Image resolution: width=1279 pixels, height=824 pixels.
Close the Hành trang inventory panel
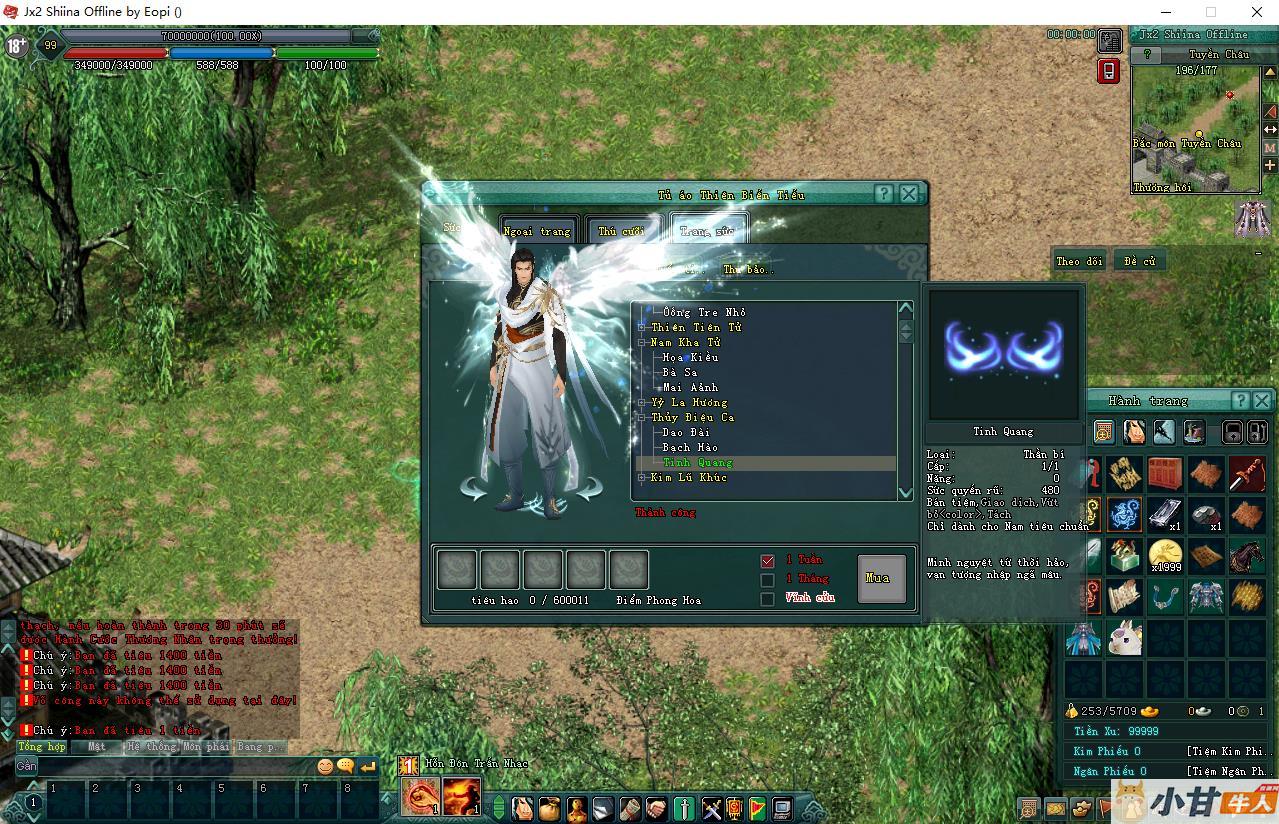click(x=1261, y=400)
